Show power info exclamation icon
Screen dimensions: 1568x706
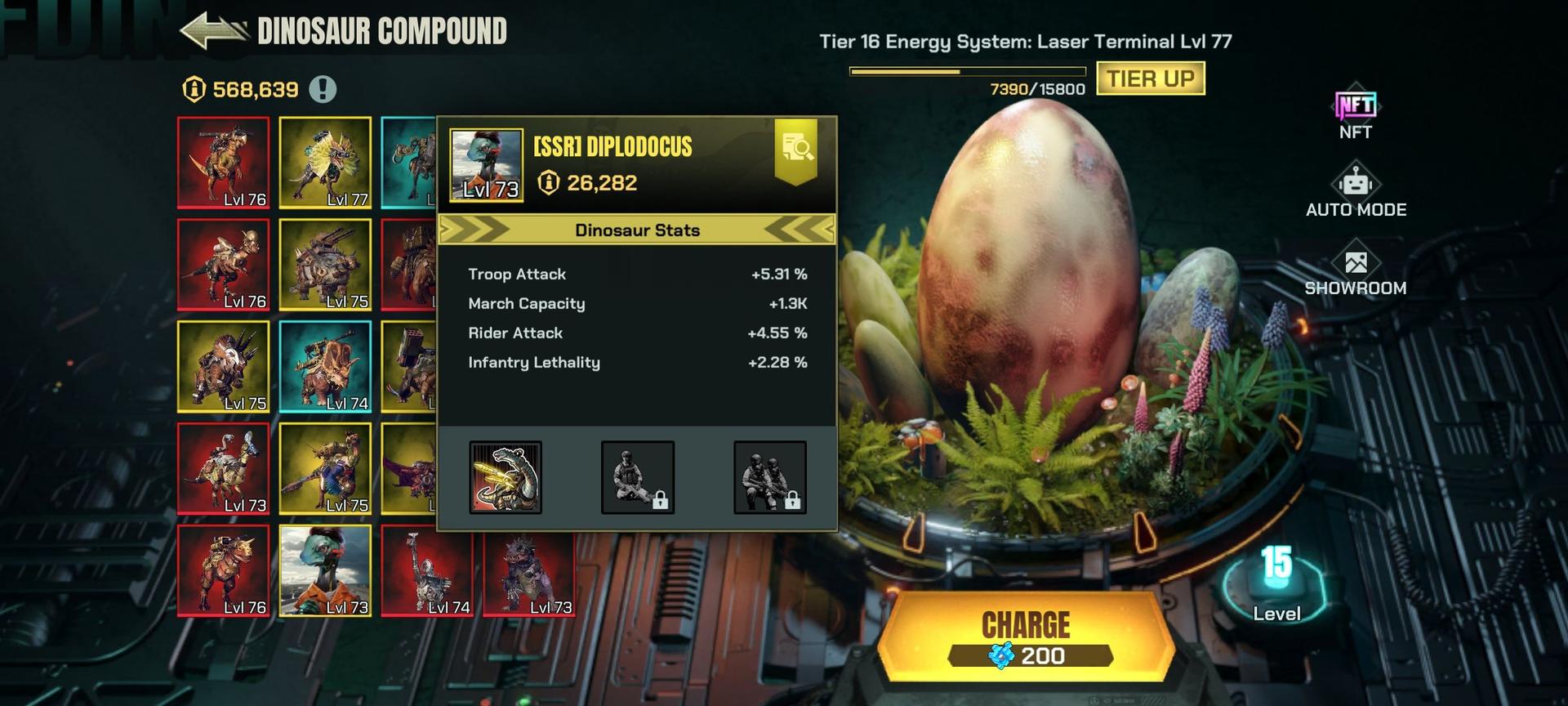coord(323,89)
